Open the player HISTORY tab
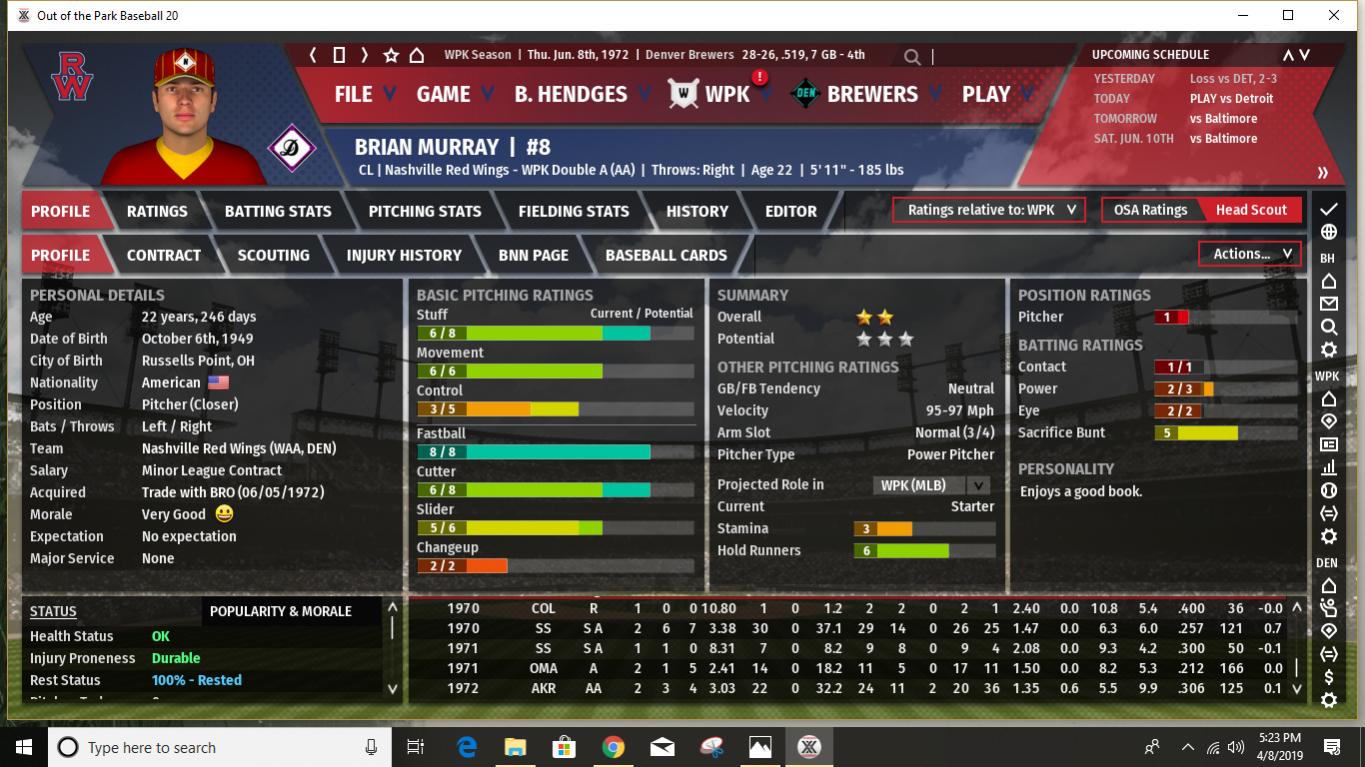Viewport: 1365px width, 767px height. click(697, 211)
